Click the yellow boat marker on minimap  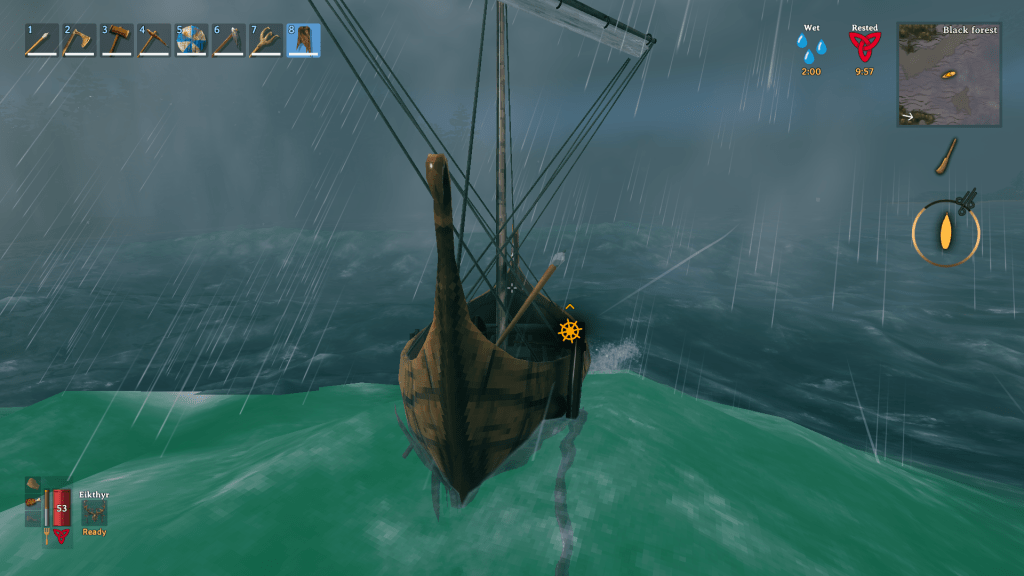coord(950,75)
